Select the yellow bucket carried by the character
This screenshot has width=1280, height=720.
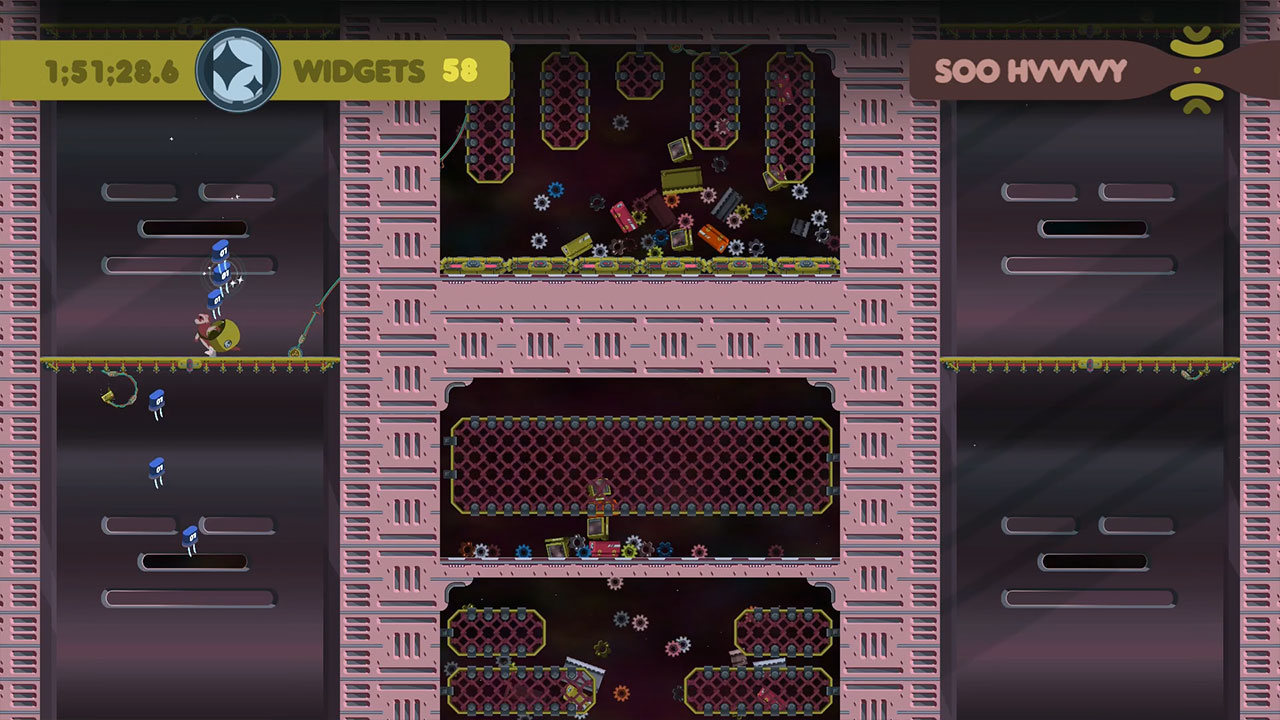tap(228, 338)
